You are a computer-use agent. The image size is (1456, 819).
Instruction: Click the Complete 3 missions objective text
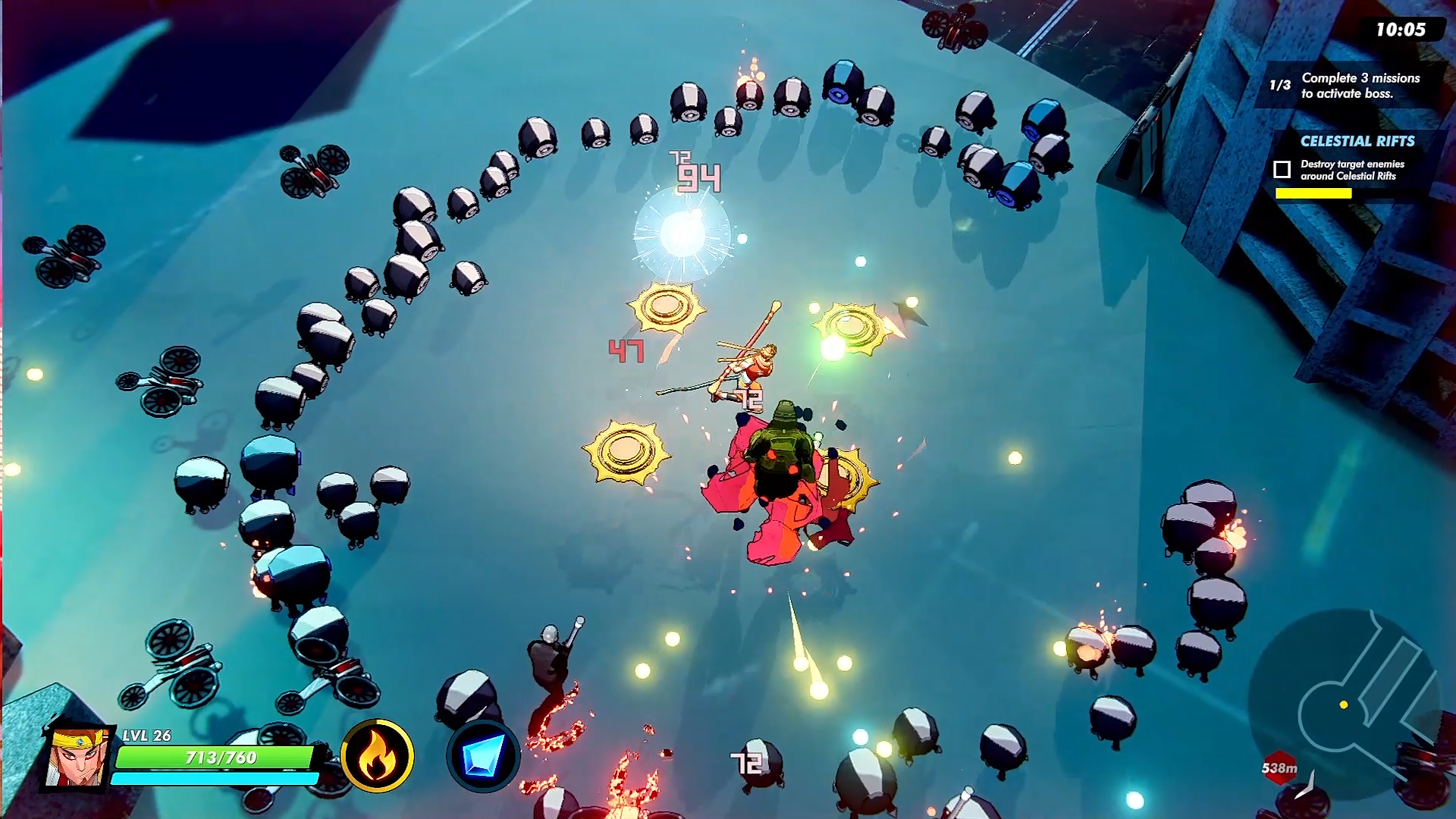click(x=1360, y=84)
